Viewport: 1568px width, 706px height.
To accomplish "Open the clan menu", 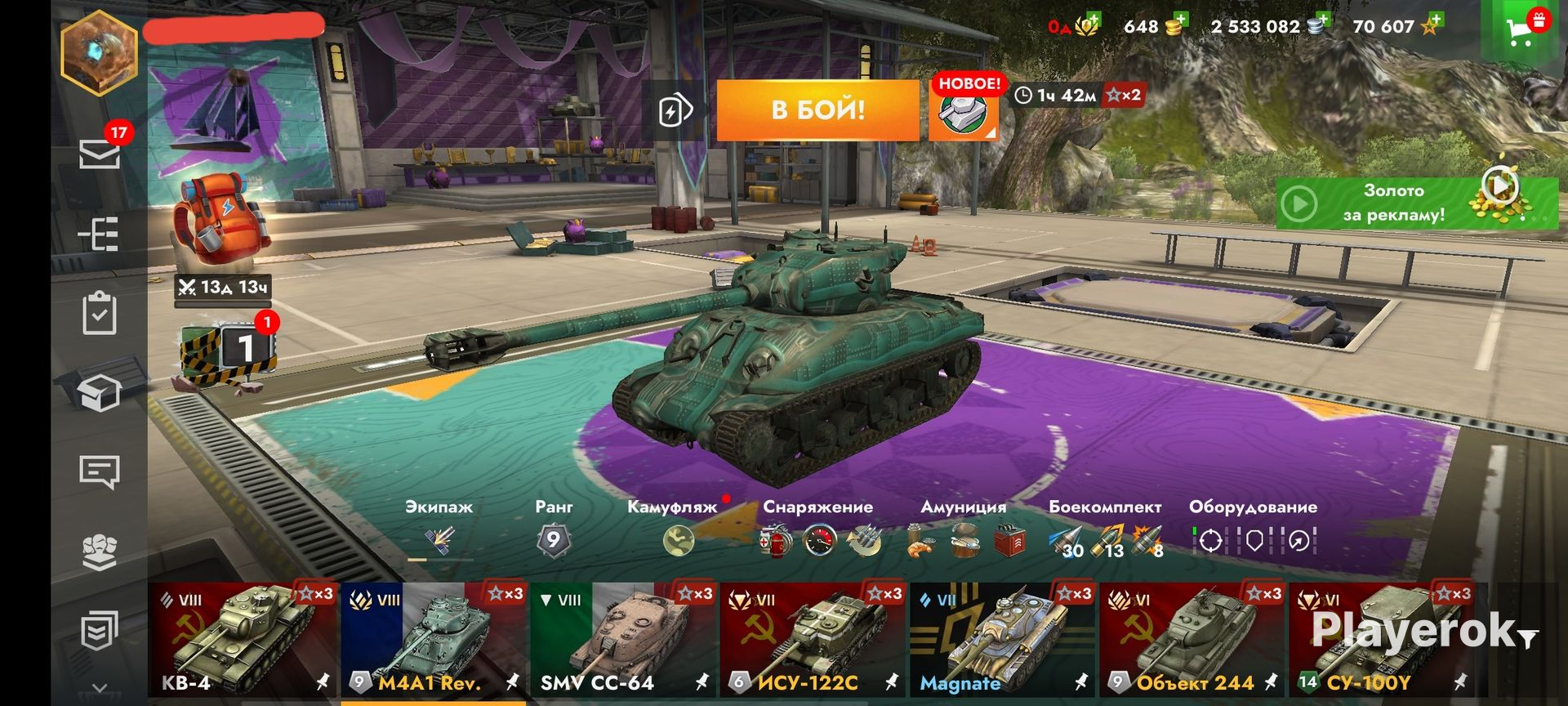I will [x=100, y=552].
